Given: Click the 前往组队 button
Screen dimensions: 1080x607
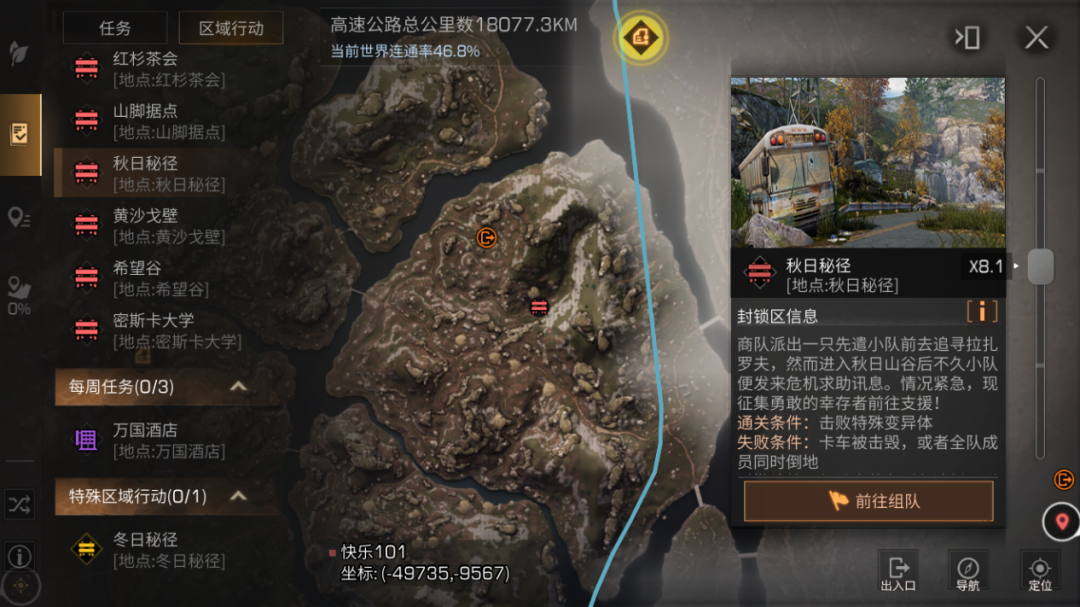Looking at the screenshot, I should click(868, 501).
